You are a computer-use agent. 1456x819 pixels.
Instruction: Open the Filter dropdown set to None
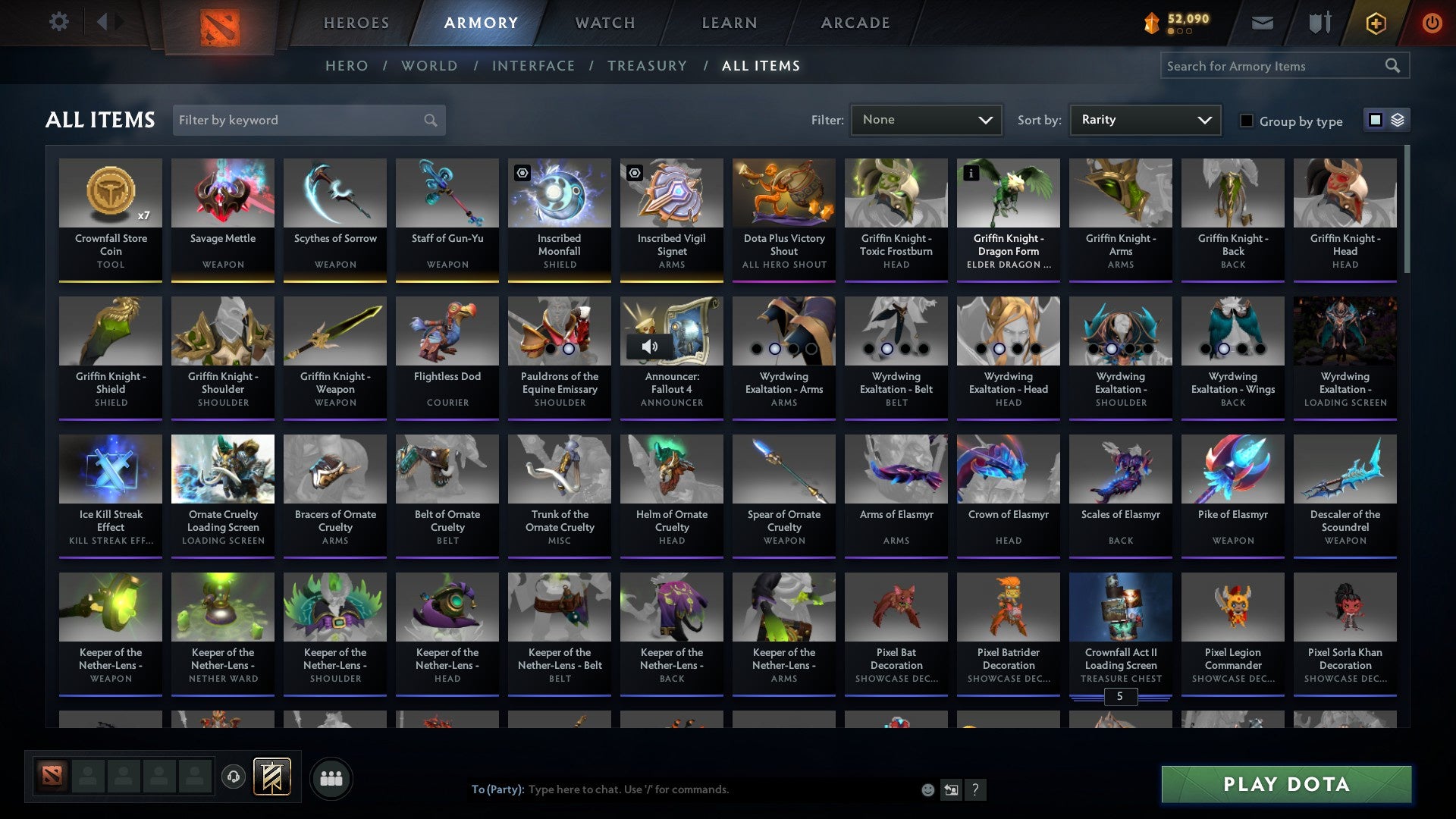point(926,120)
